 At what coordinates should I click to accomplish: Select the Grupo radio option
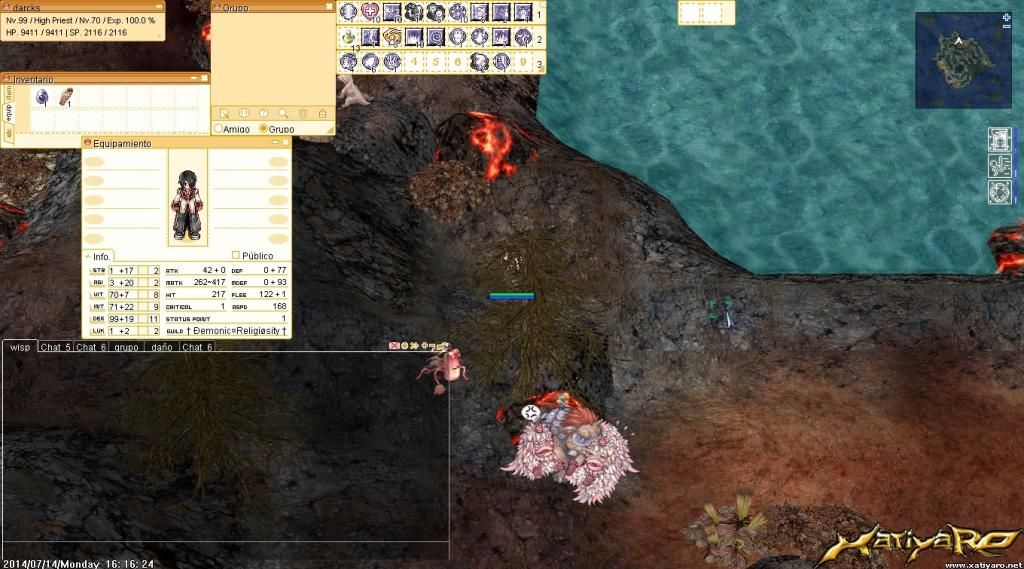click(263, 129)
